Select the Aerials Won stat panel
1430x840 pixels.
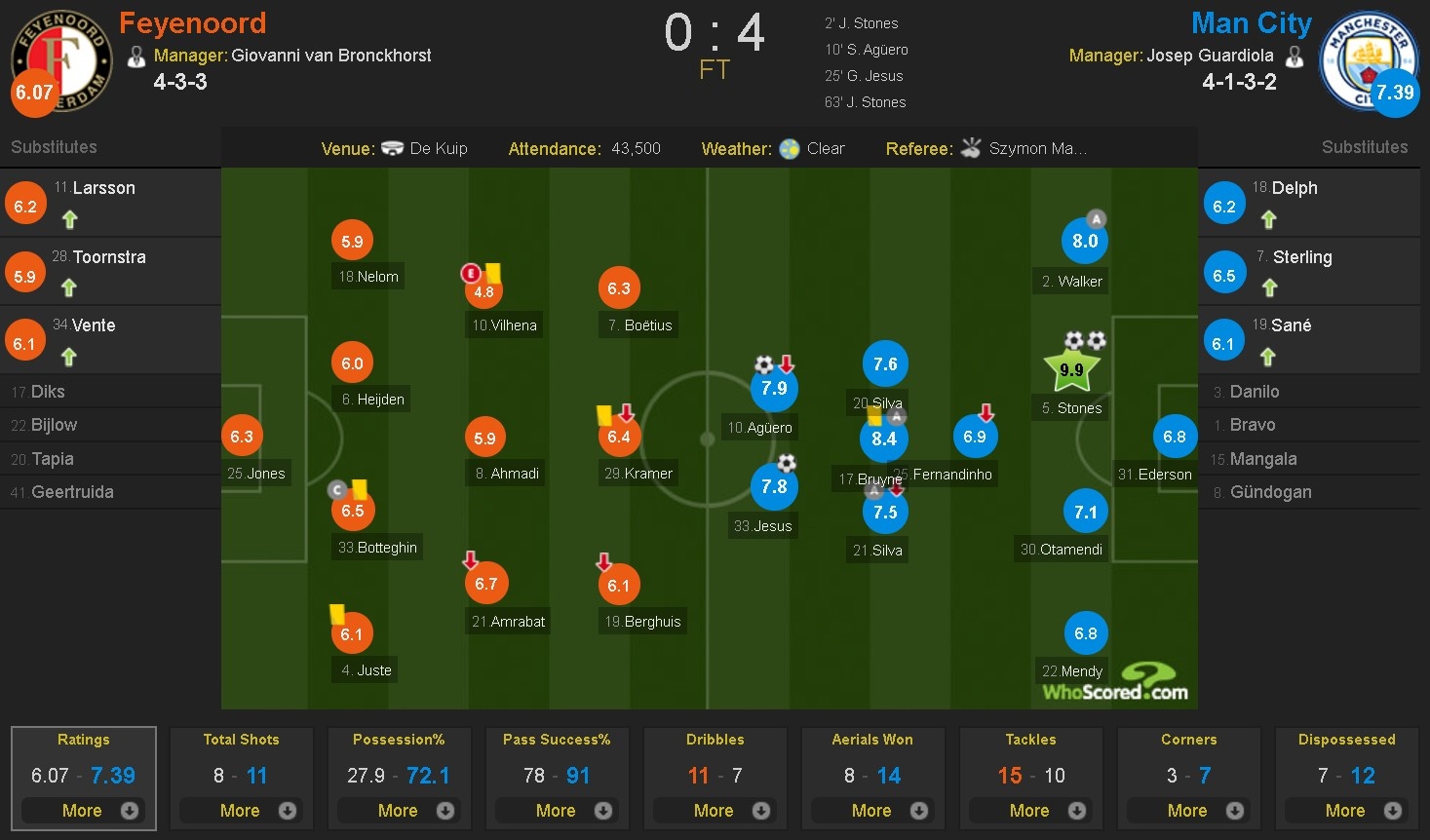point(872,740)
